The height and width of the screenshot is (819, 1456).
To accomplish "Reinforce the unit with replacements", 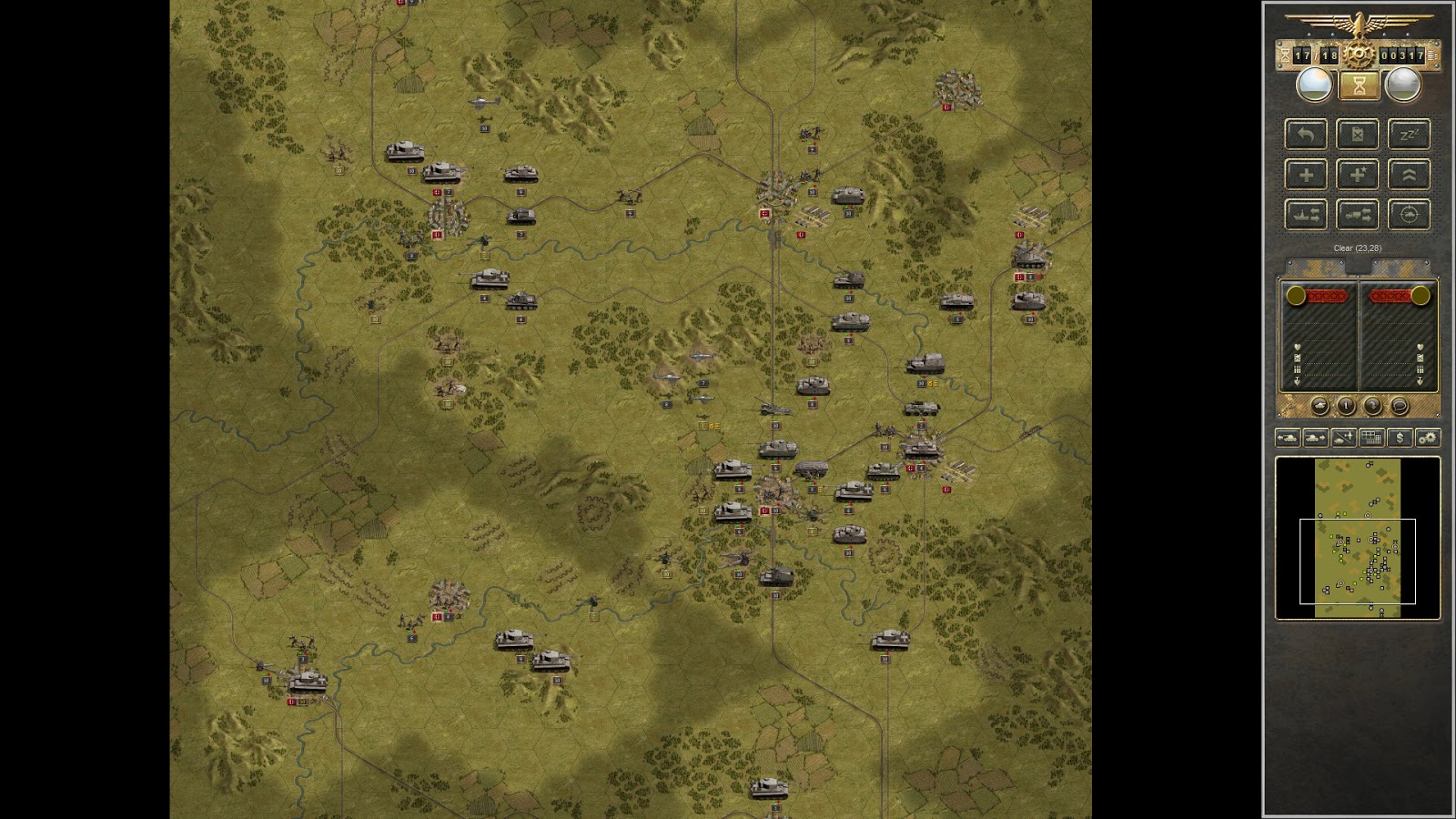I will pyautogui.click(x=1306, y=175).
